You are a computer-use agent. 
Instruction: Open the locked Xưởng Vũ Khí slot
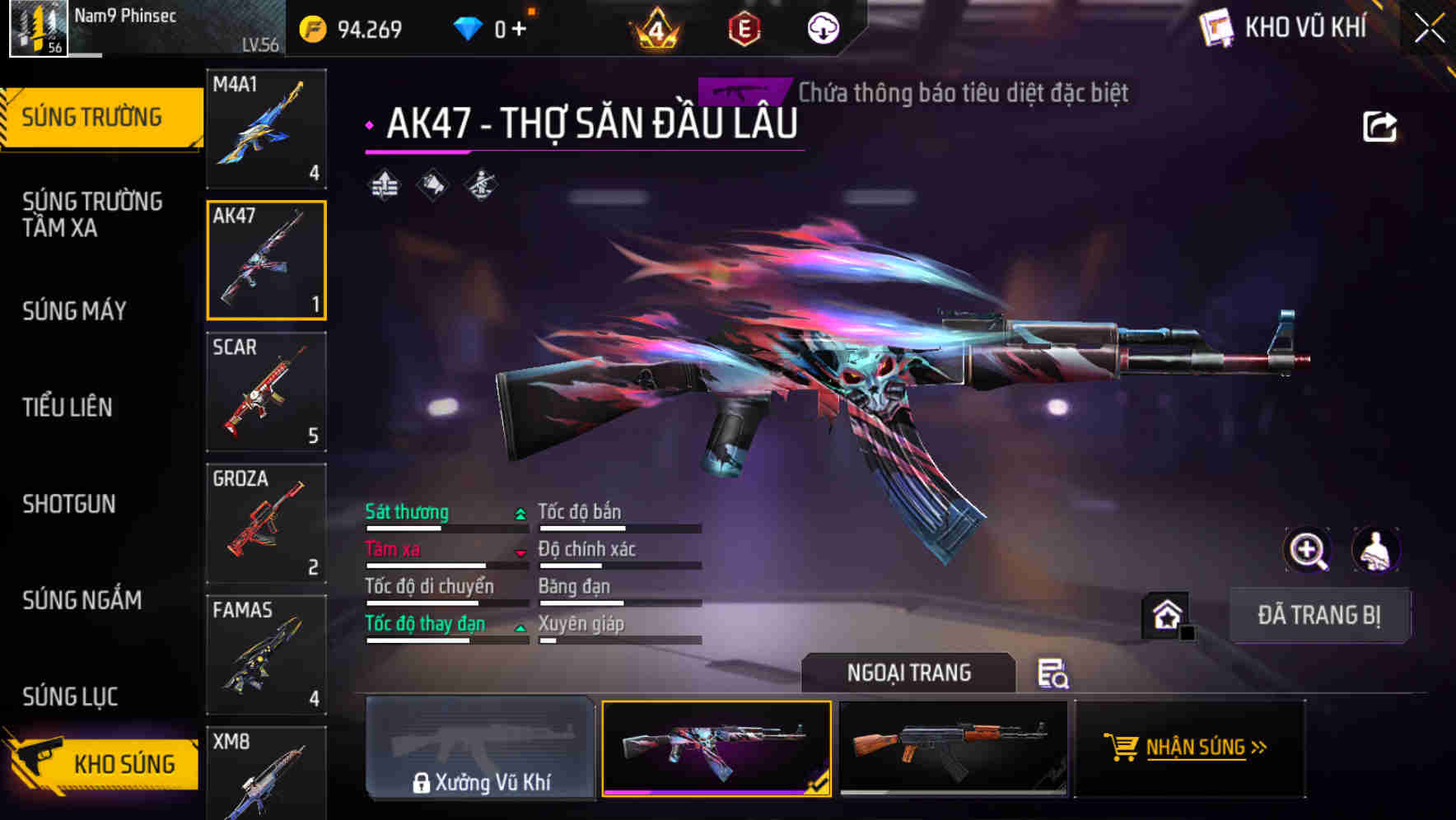(481, 751)
